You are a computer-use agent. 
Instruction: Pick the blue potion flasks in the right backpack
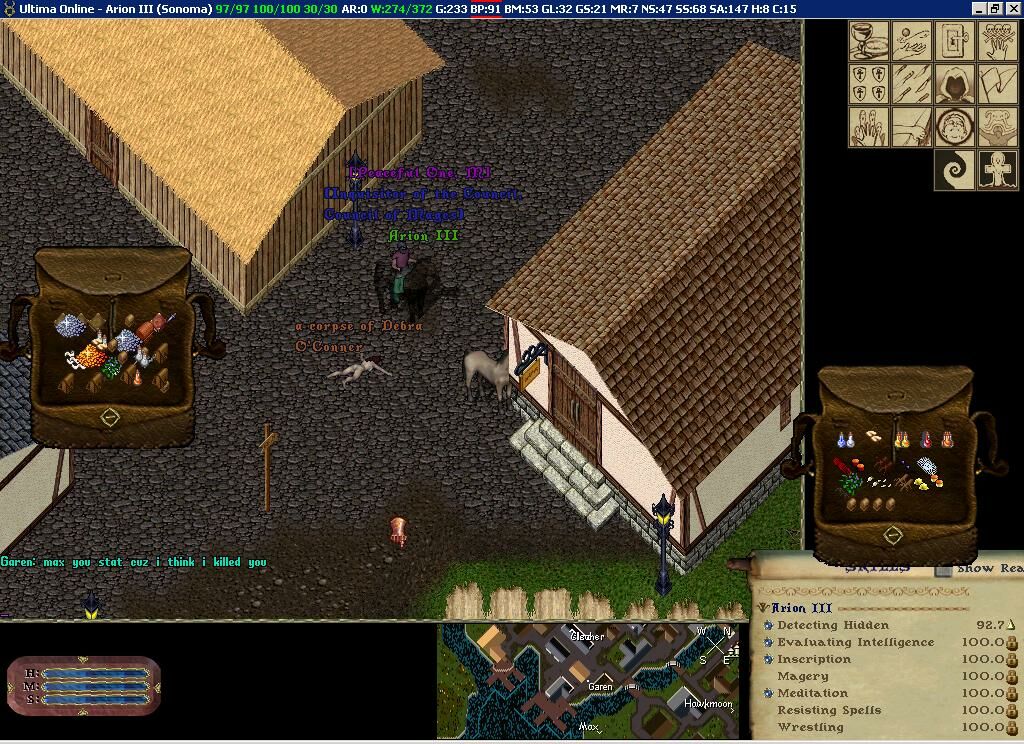pos(846,439)
